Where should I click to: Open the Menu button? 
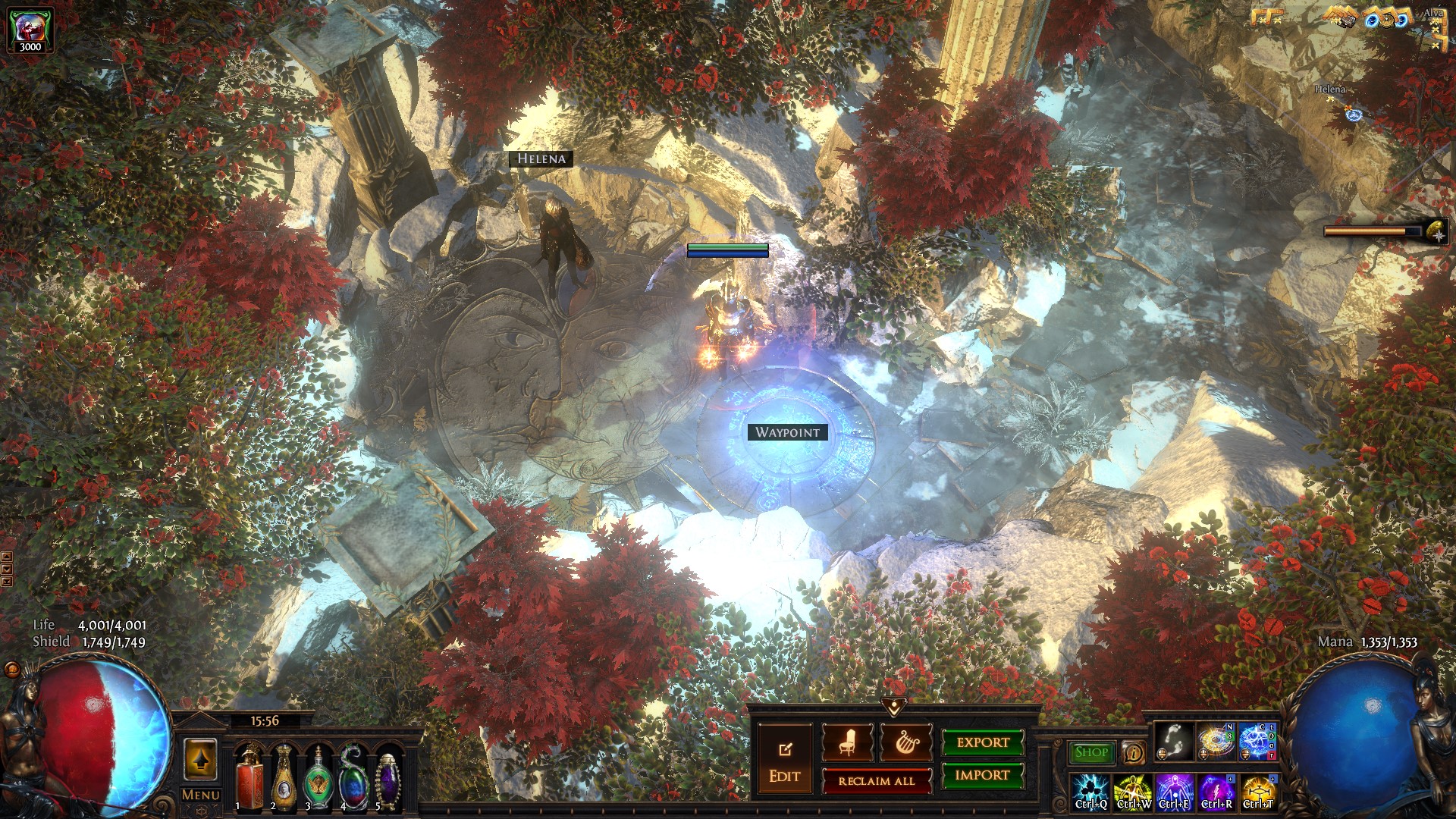click(201, 795)
